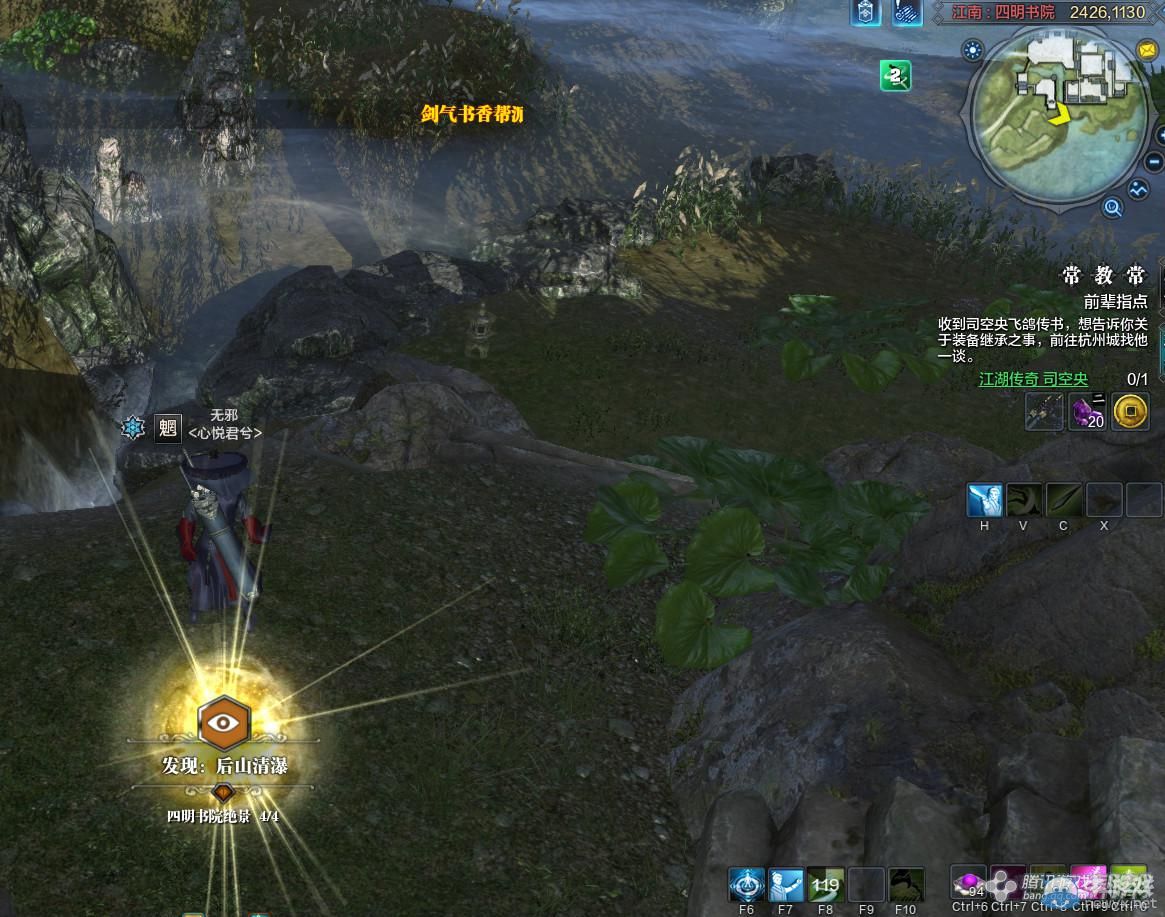Click the minimap's zoom-out minus button

[1153, 161]
